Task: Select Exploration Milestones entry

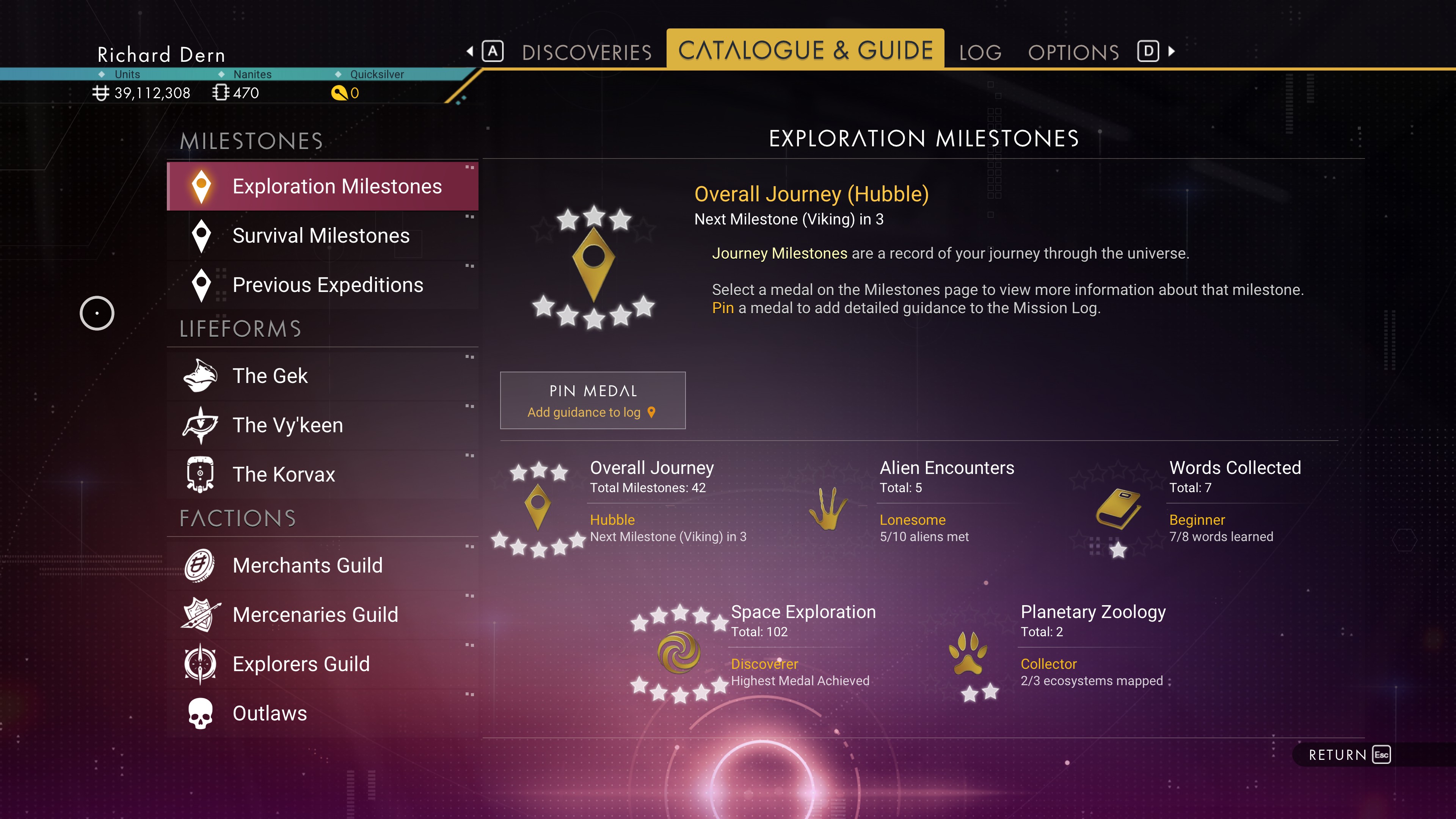Action: click(x=322, y=187)
